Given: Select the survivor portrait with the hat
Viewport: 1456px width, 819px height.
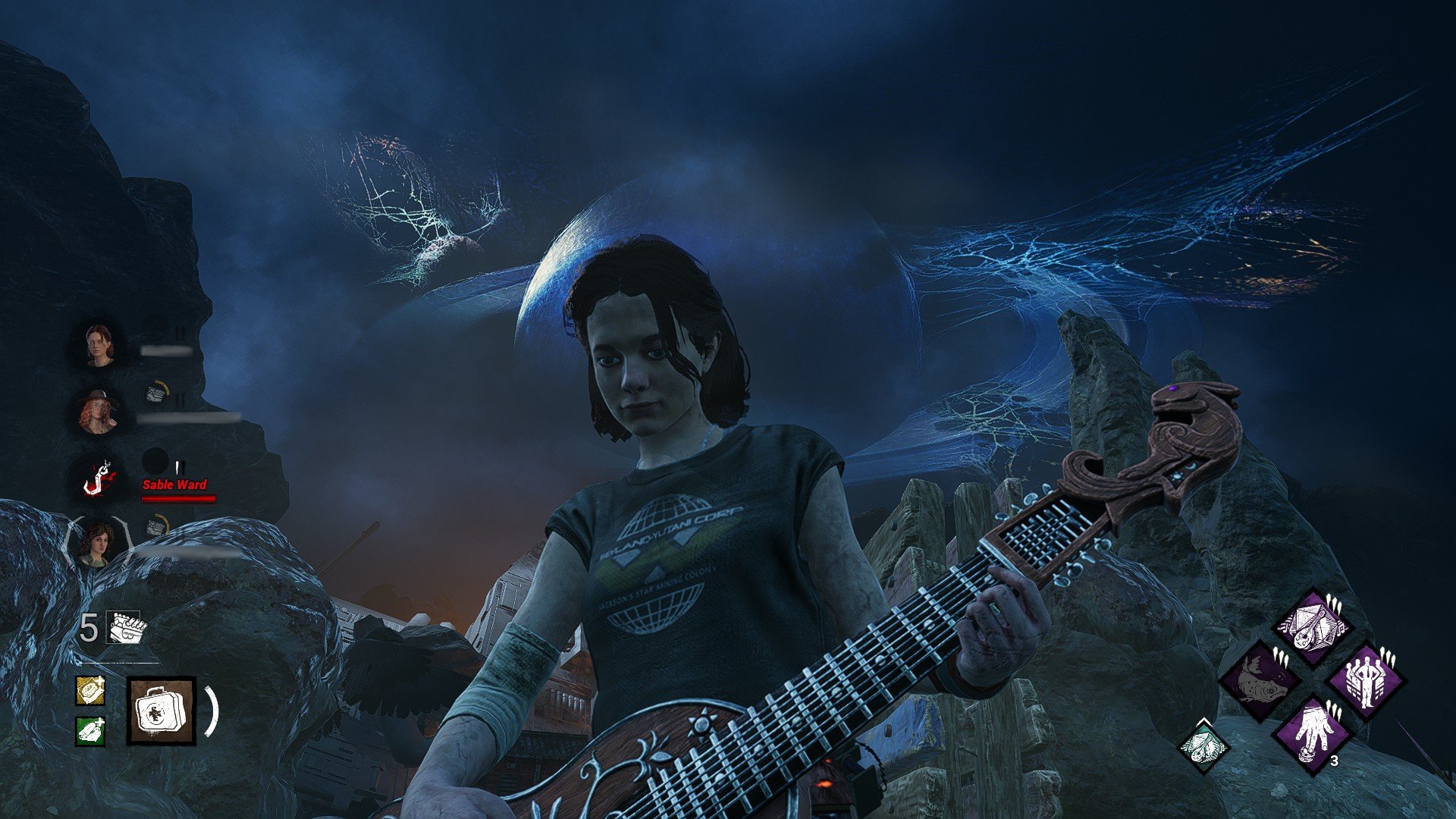Looking at the screenshot, I should [x=99, y=411].
